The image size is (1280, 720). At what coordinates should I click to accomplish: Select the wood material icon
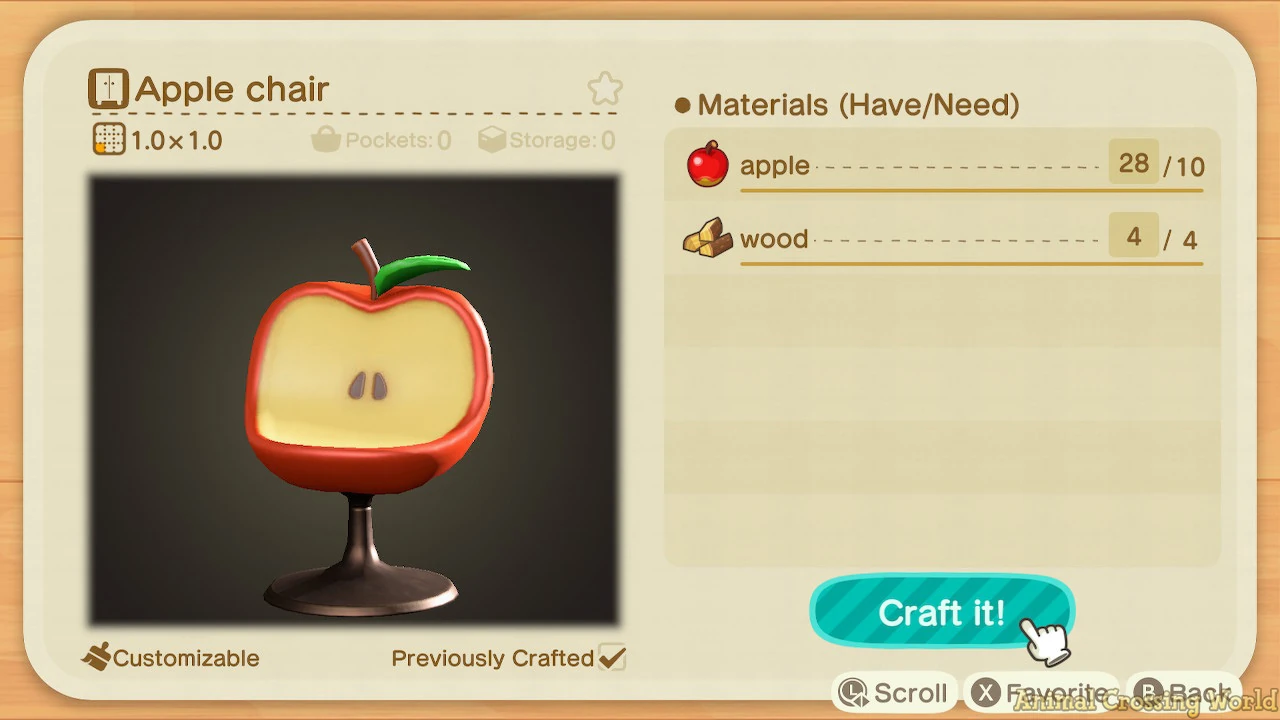(x=708, y=238)
